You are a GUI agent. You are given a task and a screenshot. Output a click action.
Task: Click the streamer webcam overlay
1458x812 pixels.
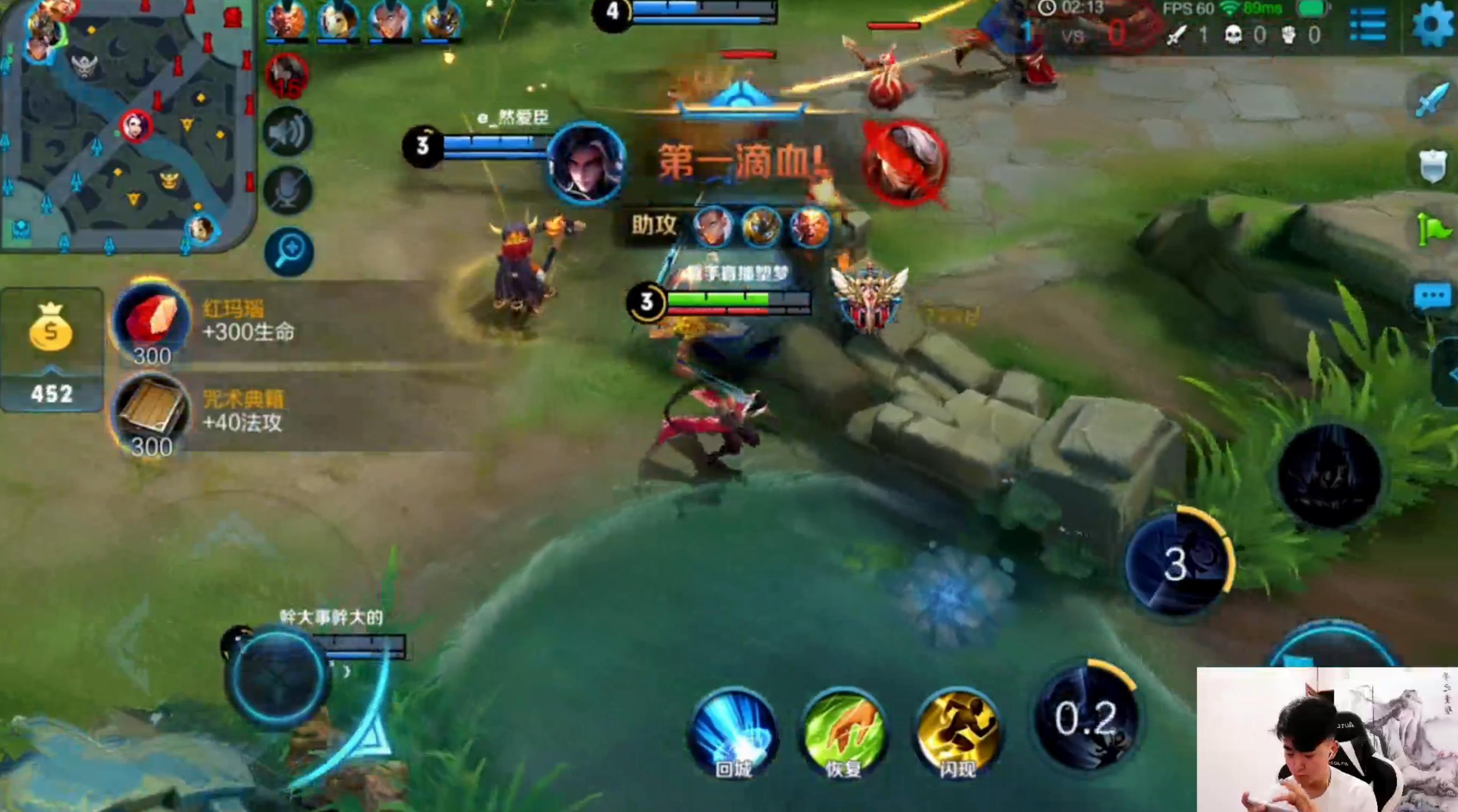click(1327, 740)
